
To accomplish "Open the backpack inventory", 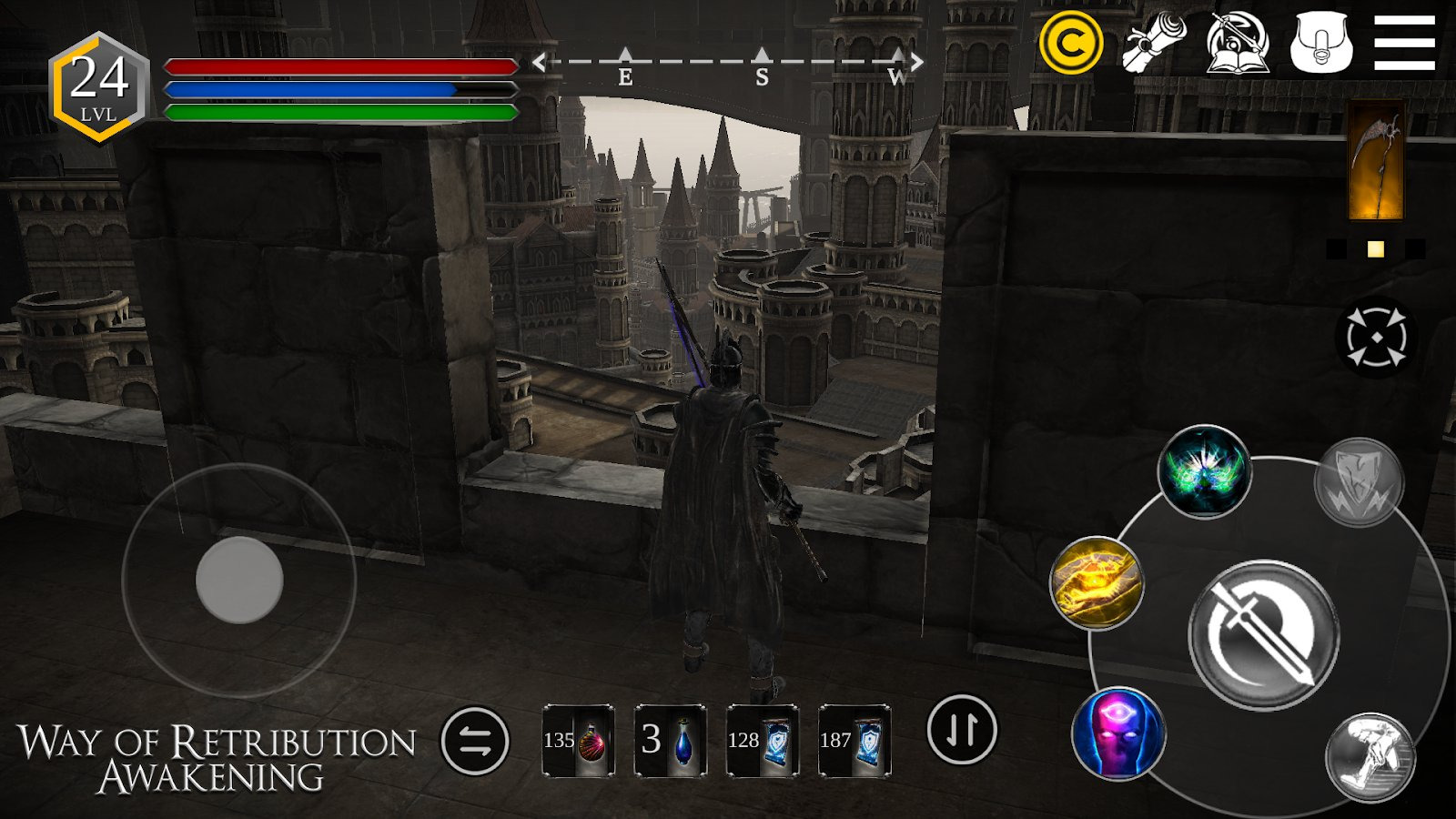I will tap(1321, 43).
